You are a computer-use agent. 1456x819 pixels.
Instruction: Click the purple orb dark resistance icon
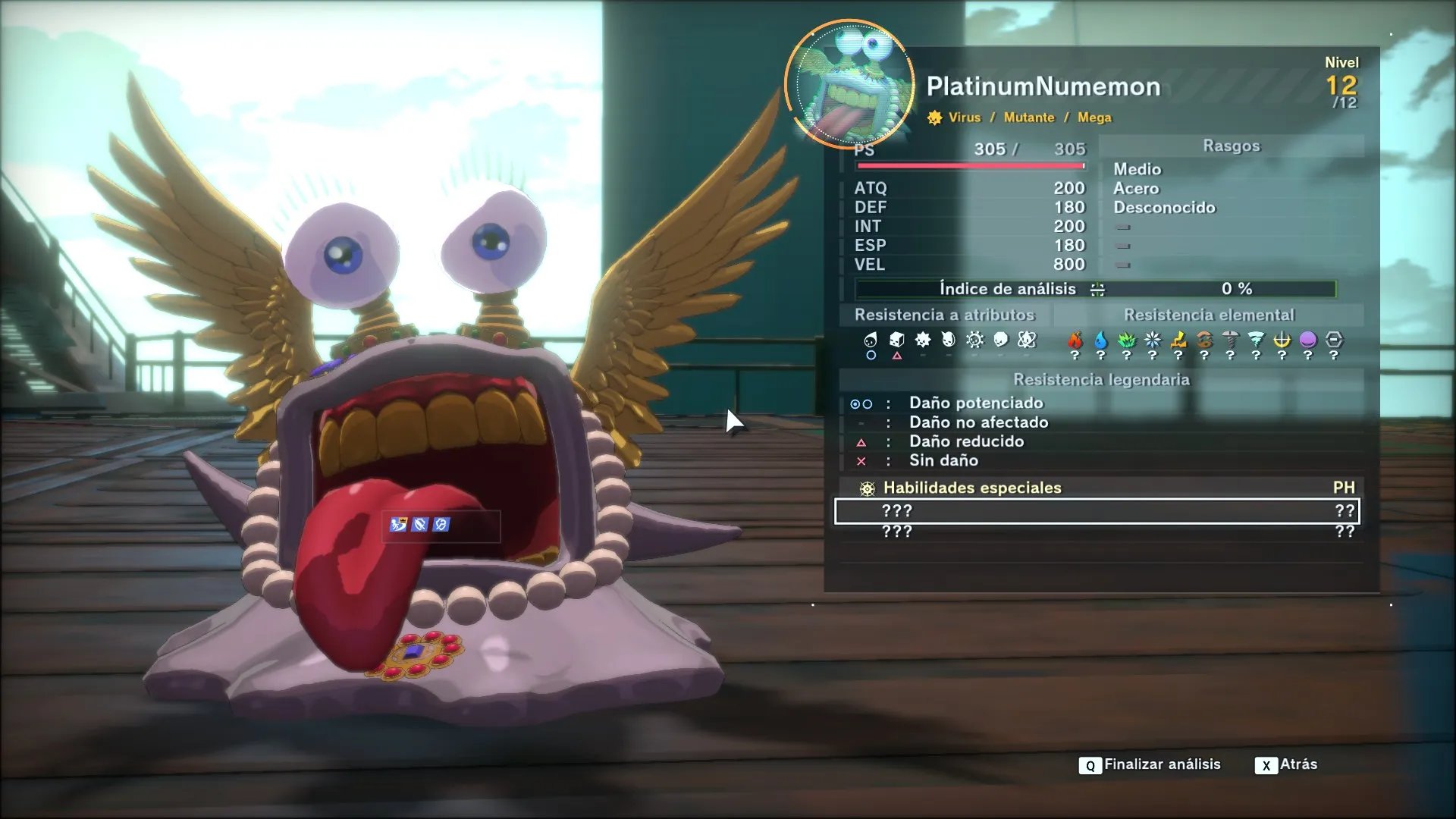click(x=1307, y=340)
